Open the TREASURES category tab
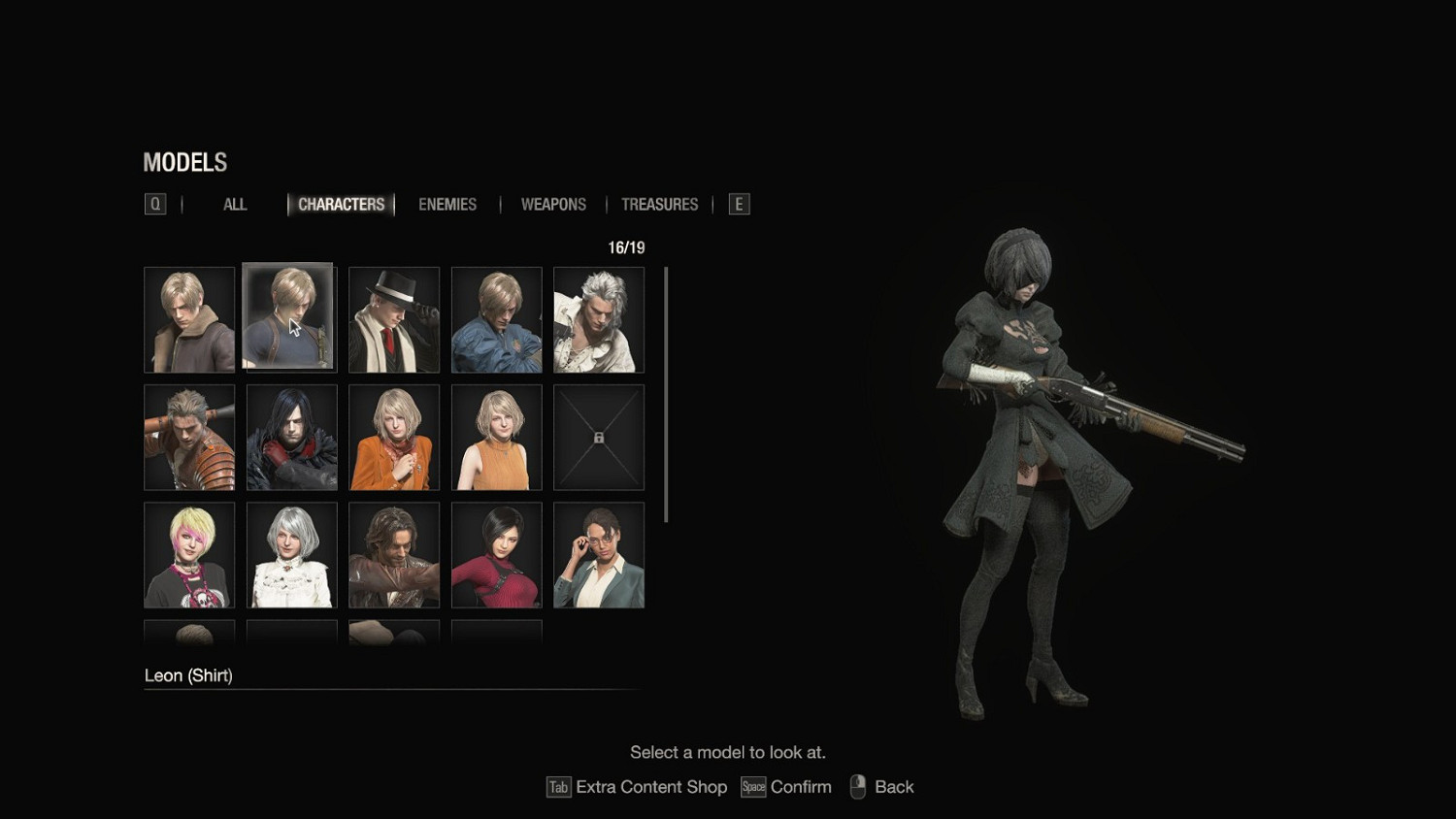 pos(660,204)
